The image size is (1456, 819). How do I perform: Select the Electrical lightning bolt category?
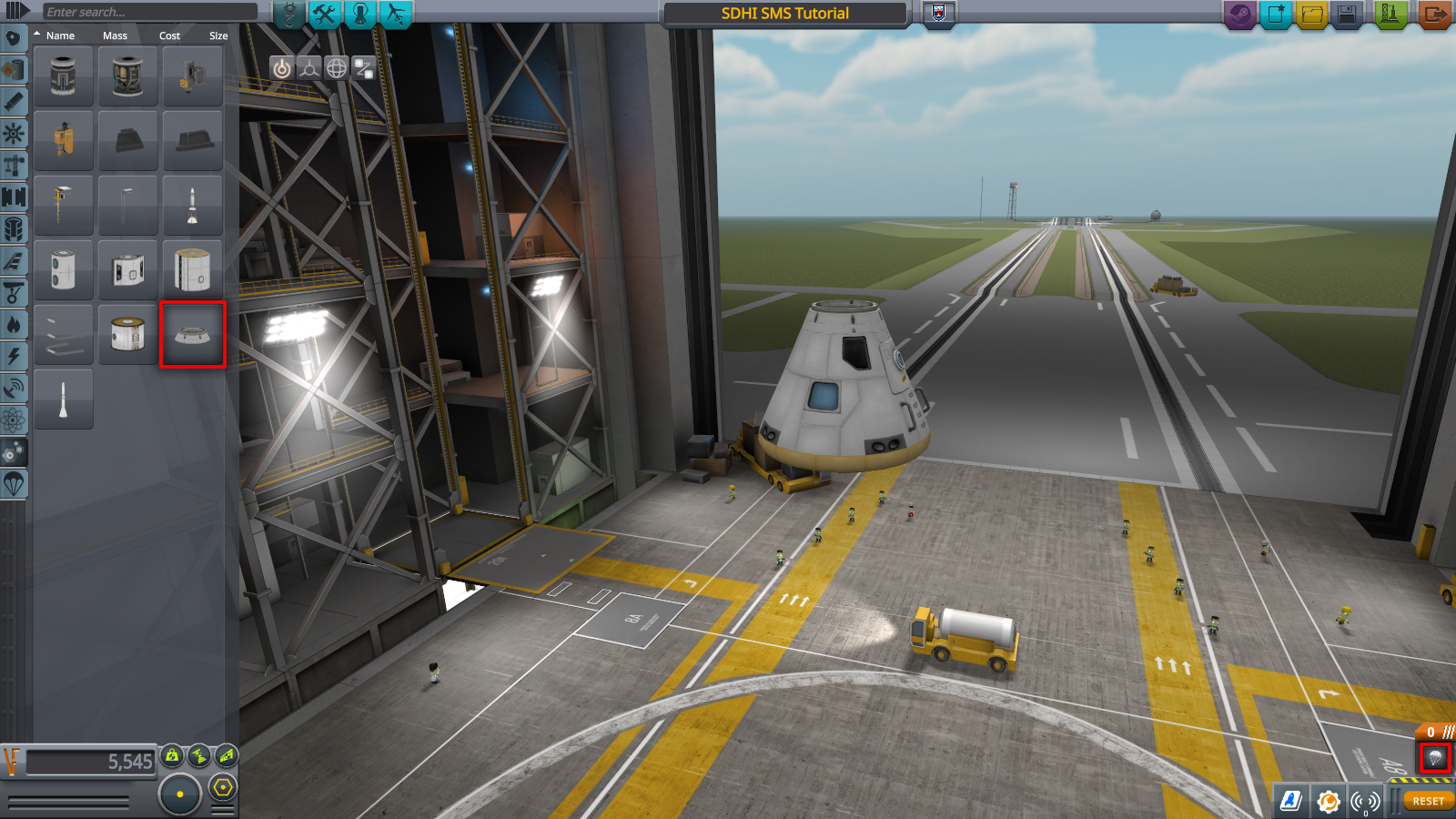point(14,356)
